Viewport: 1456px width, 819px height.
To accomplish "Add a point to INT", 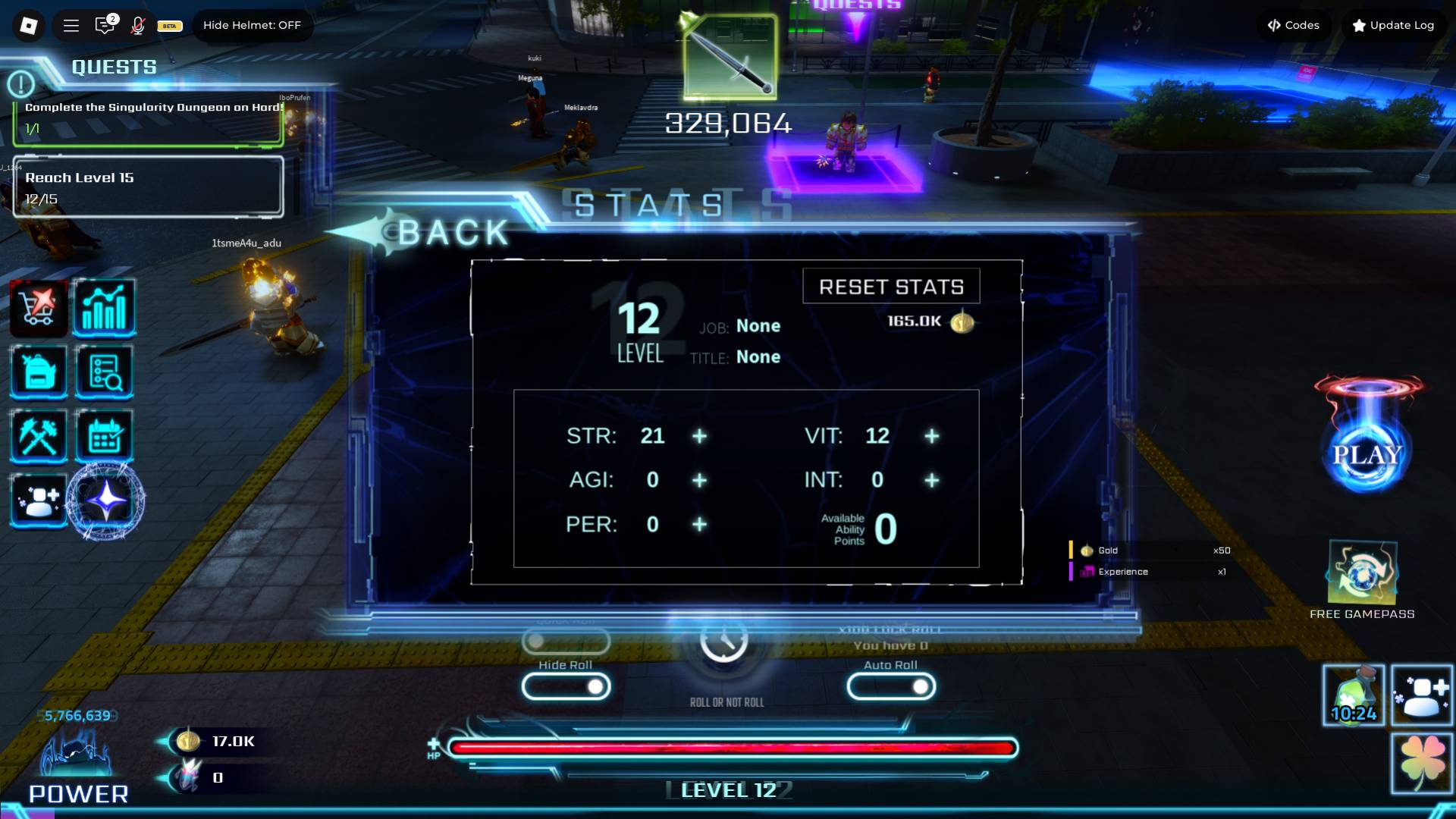I will [932, 480].
